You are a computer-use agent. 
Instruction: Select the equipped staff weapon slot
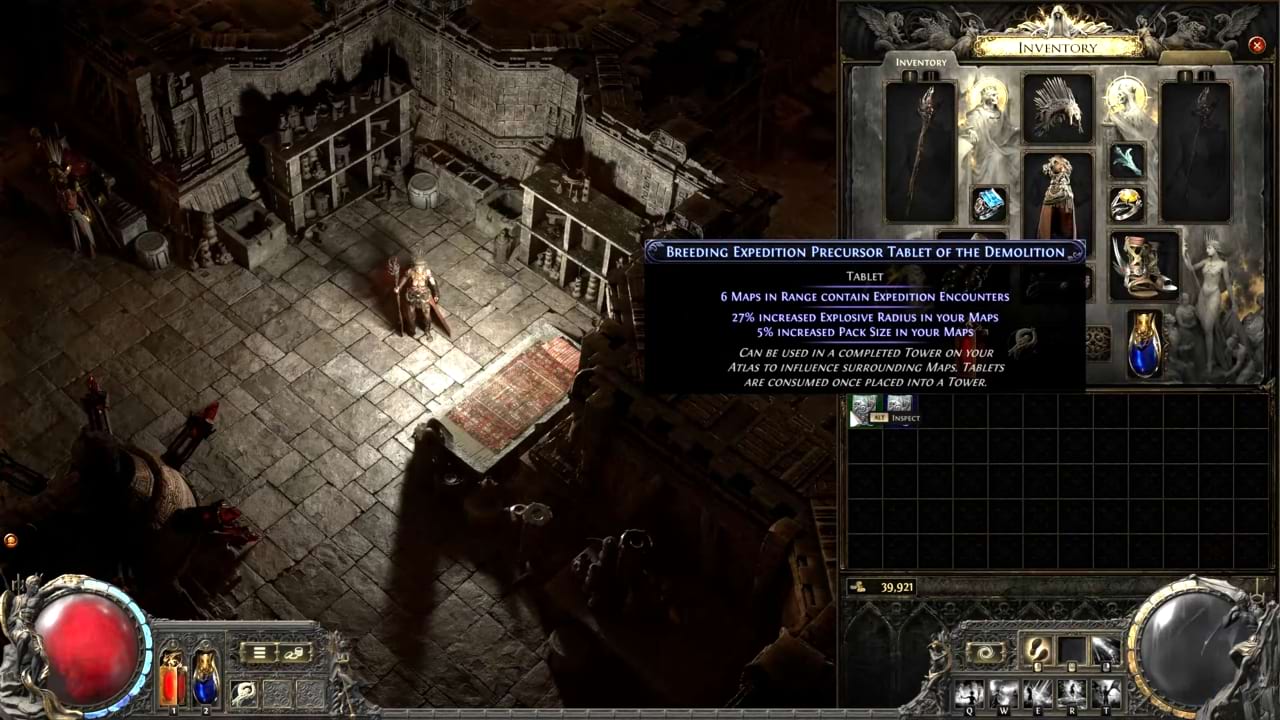tap(920, 150)
